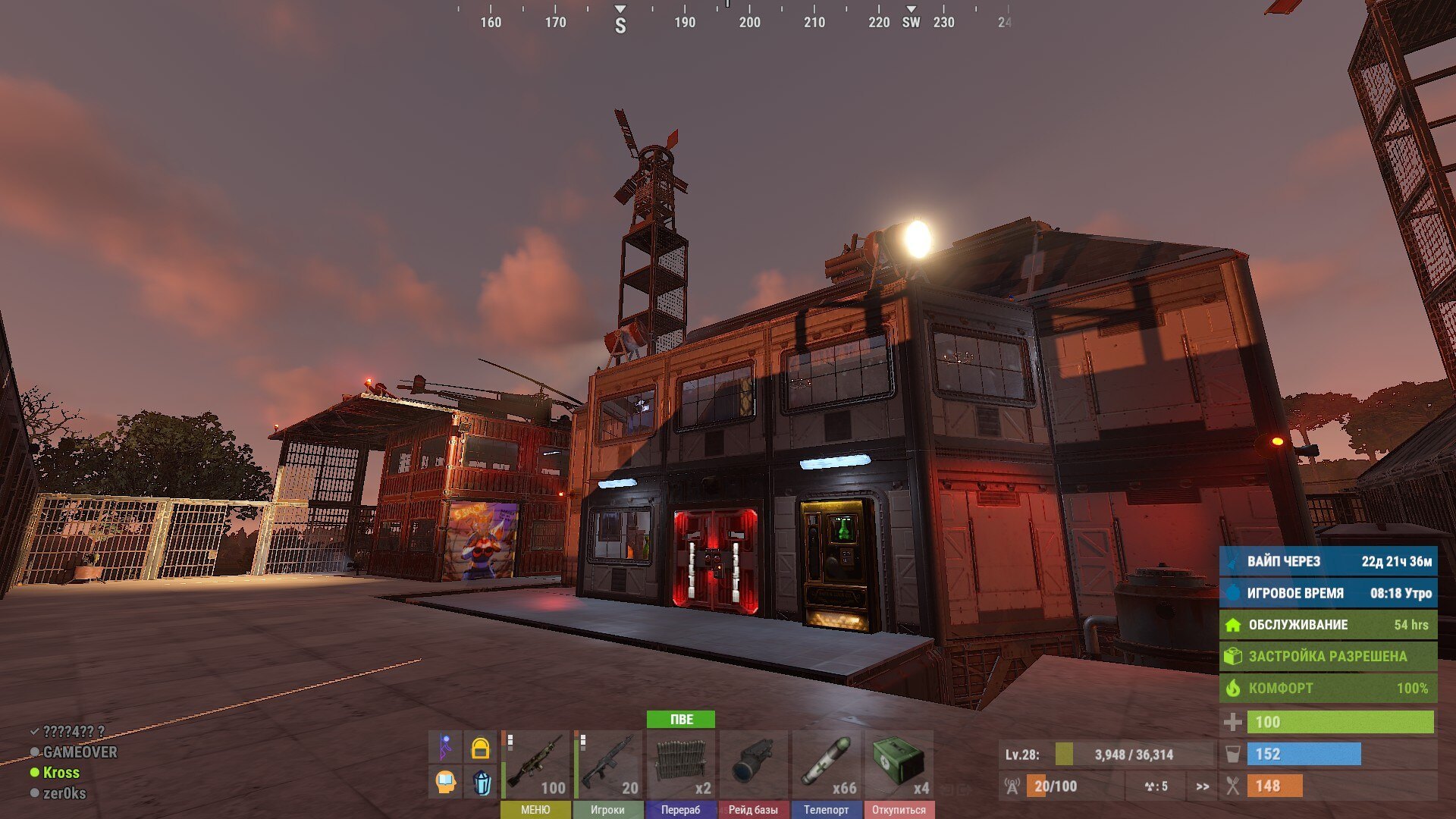Image resolution: width=1456 pixels, height=819 pixels.
Task: Click the Откупиться button
Action: [899, 810]
